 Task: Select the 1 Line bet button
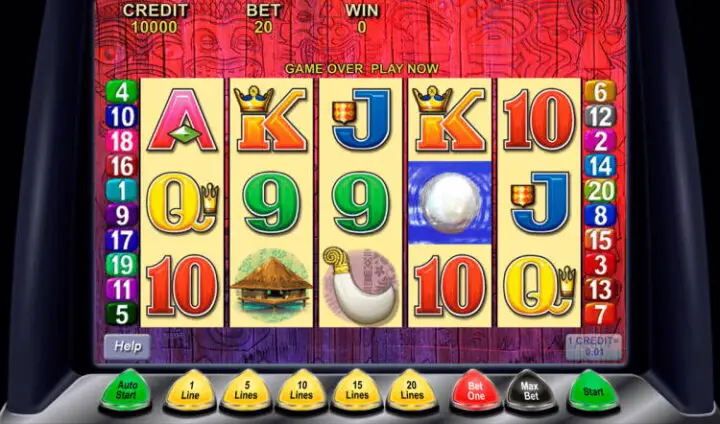tap(188, 390)
